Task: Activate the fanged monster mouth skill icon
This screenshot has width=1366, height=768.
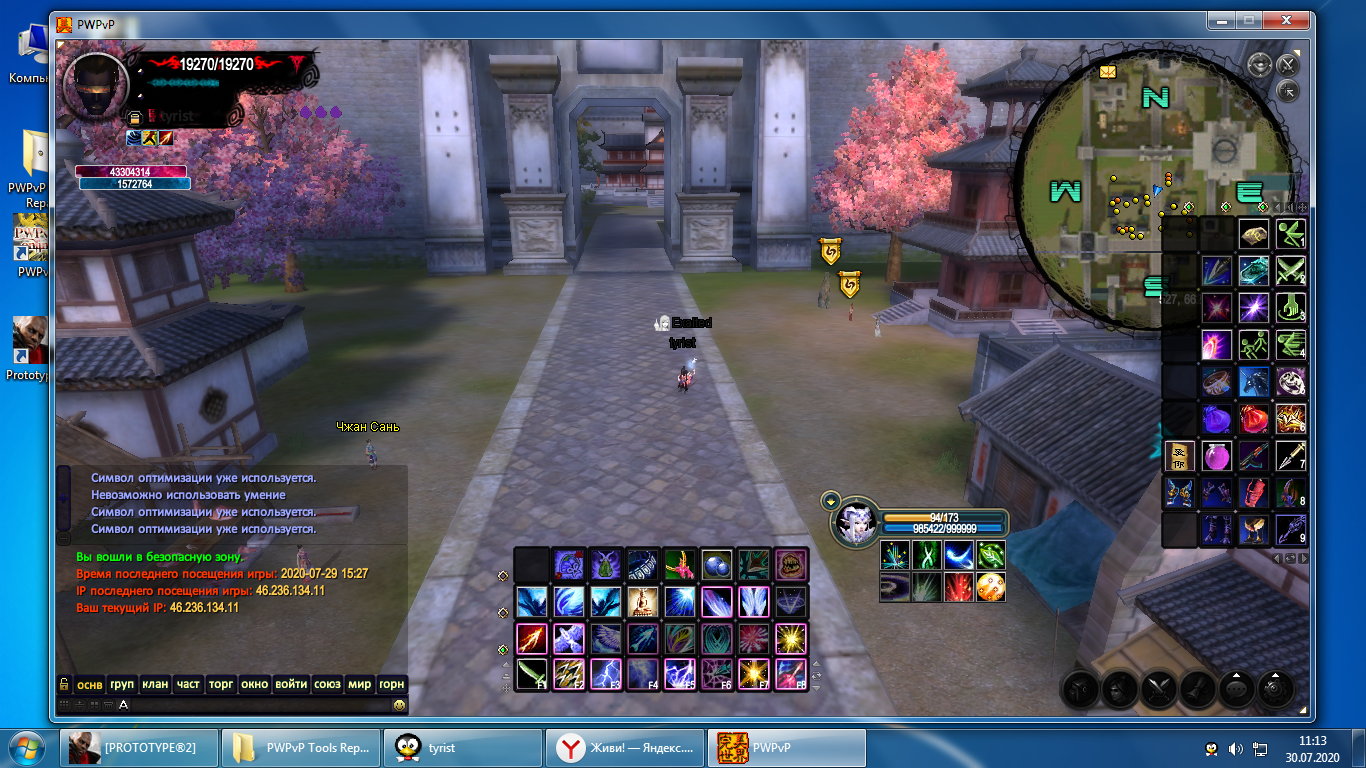Action: 791,564
